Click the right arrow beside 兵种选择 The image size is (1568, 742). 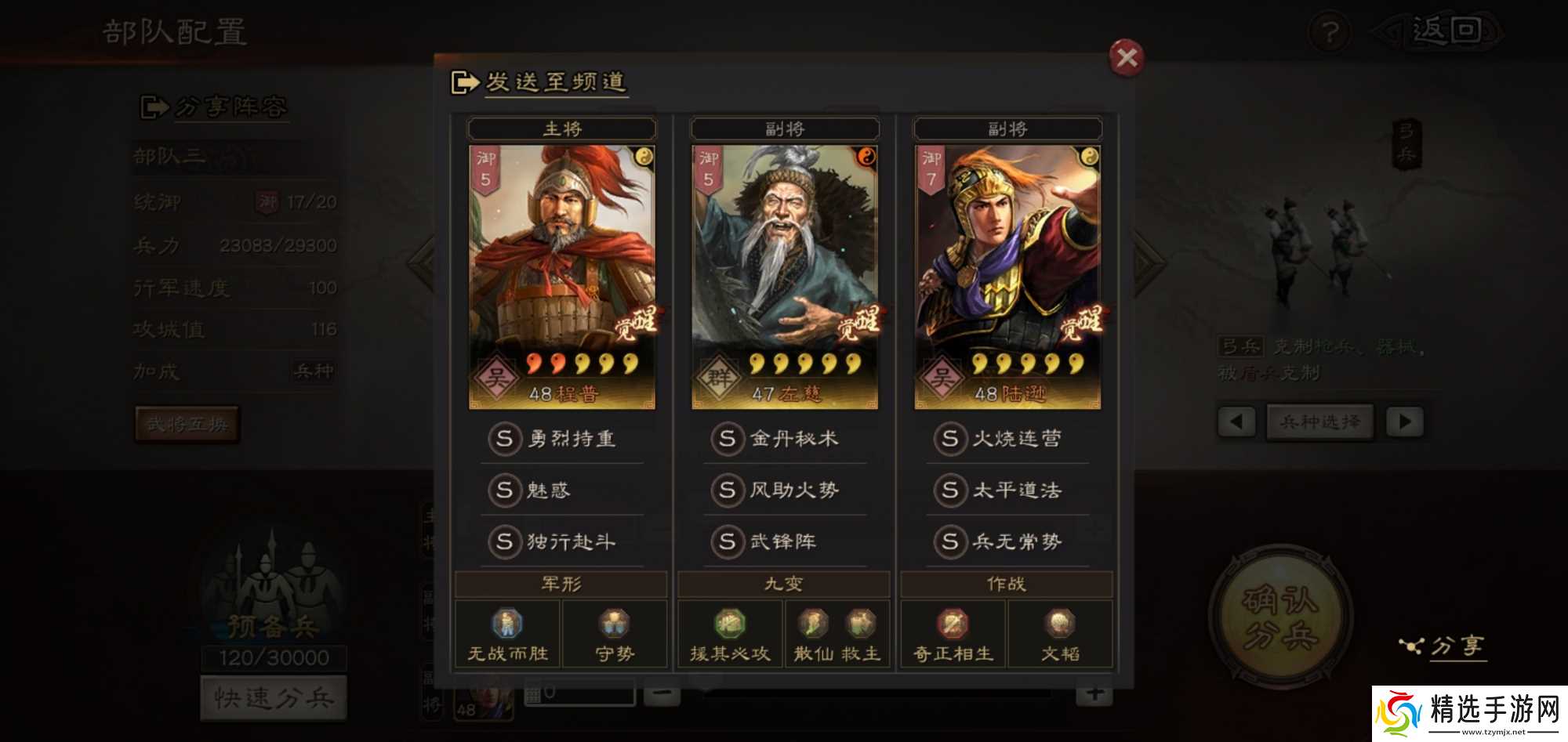(x=1406, y=420)
